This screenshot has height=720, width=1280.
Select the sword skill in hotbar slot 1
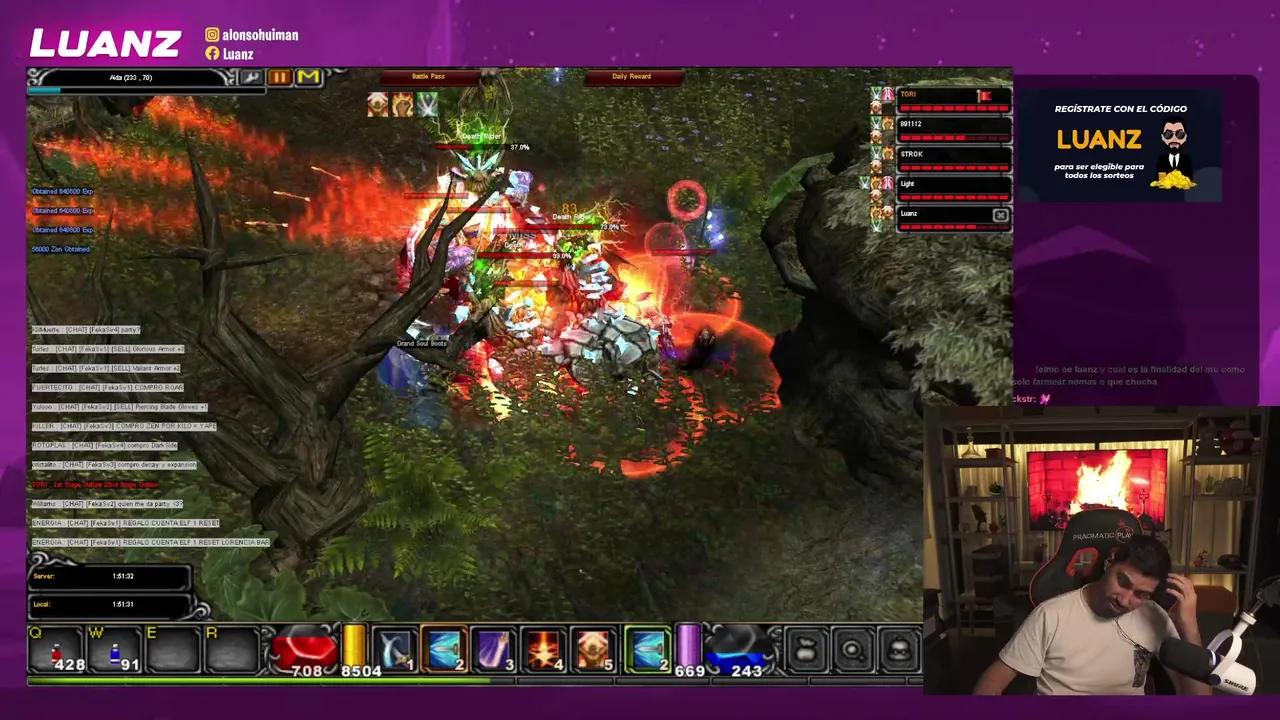coord(395,650)
